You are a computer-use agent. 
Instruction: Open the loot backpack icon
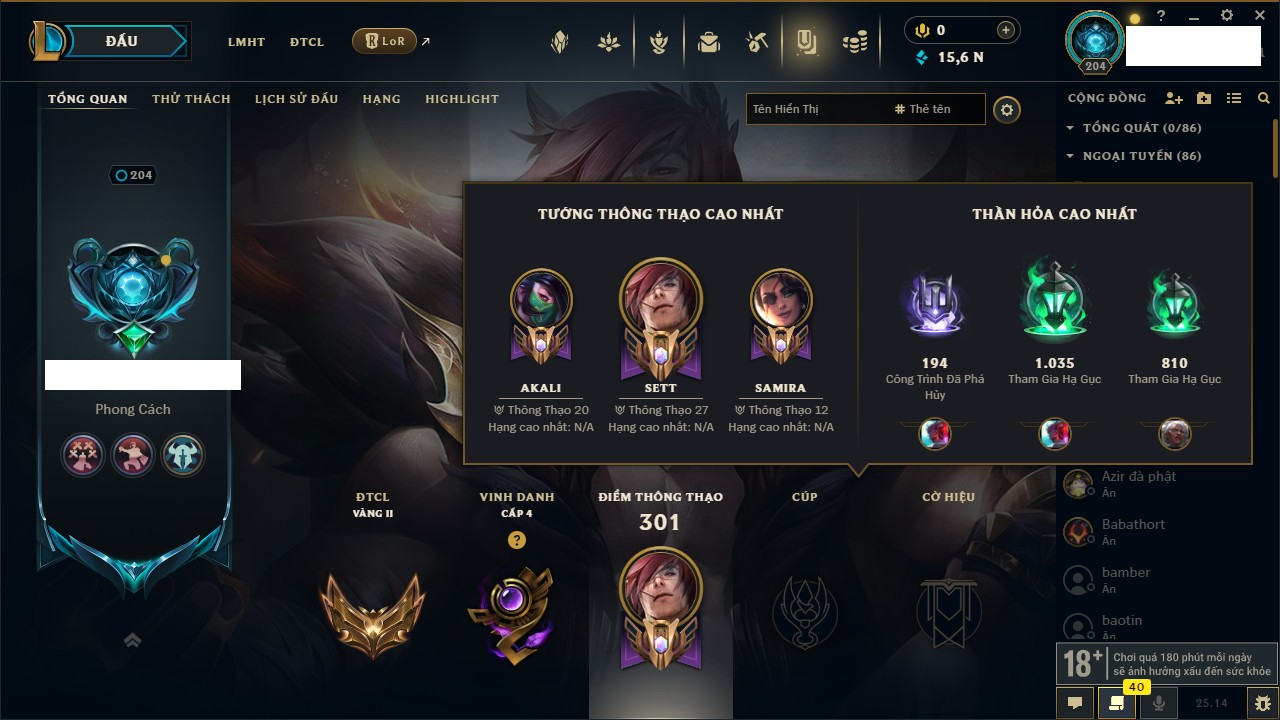pyautogui.click(x=709, y=42)
